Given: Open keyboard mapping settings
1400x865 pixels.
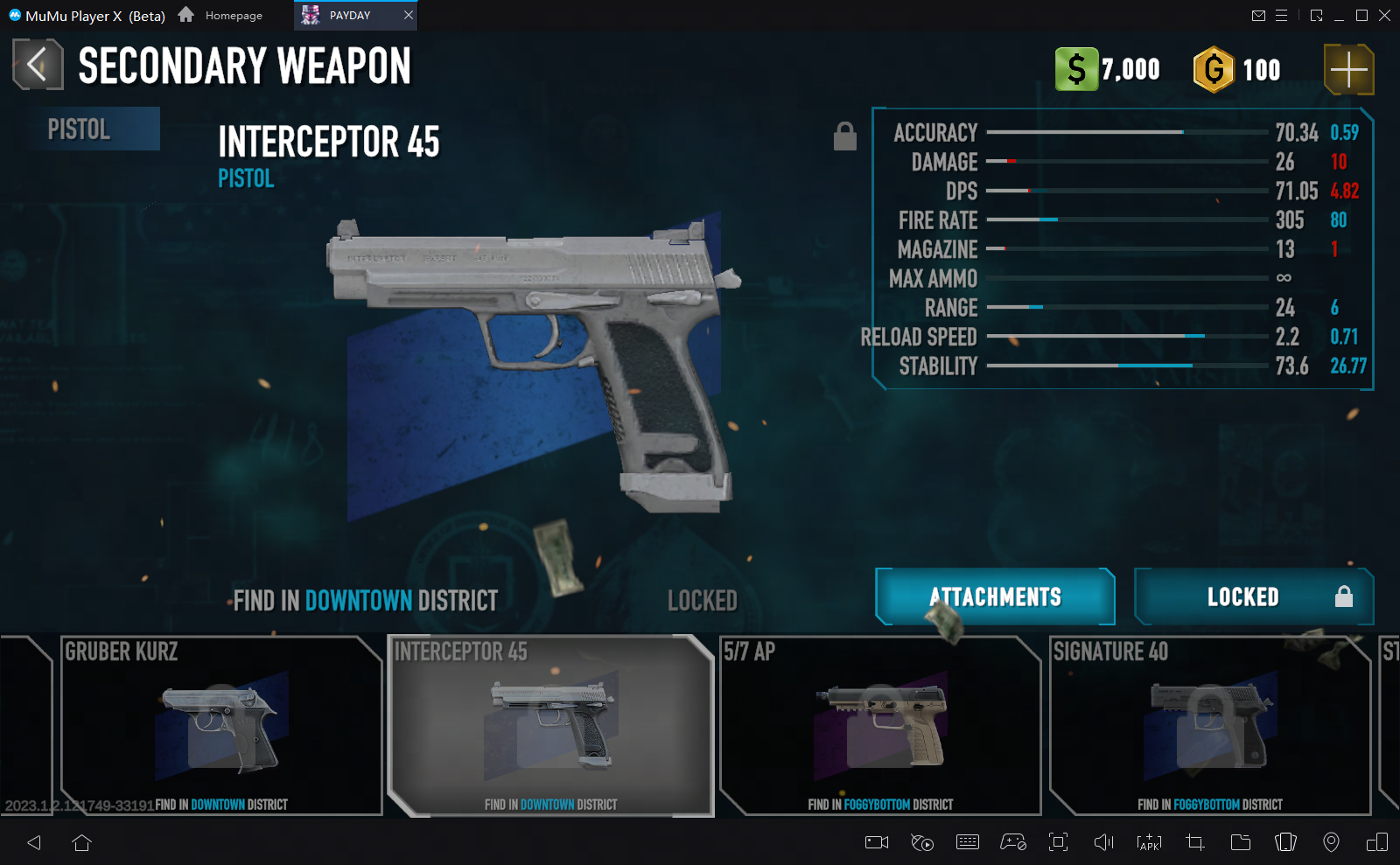Looking at the screenshot, I should [x=968, y=842].
